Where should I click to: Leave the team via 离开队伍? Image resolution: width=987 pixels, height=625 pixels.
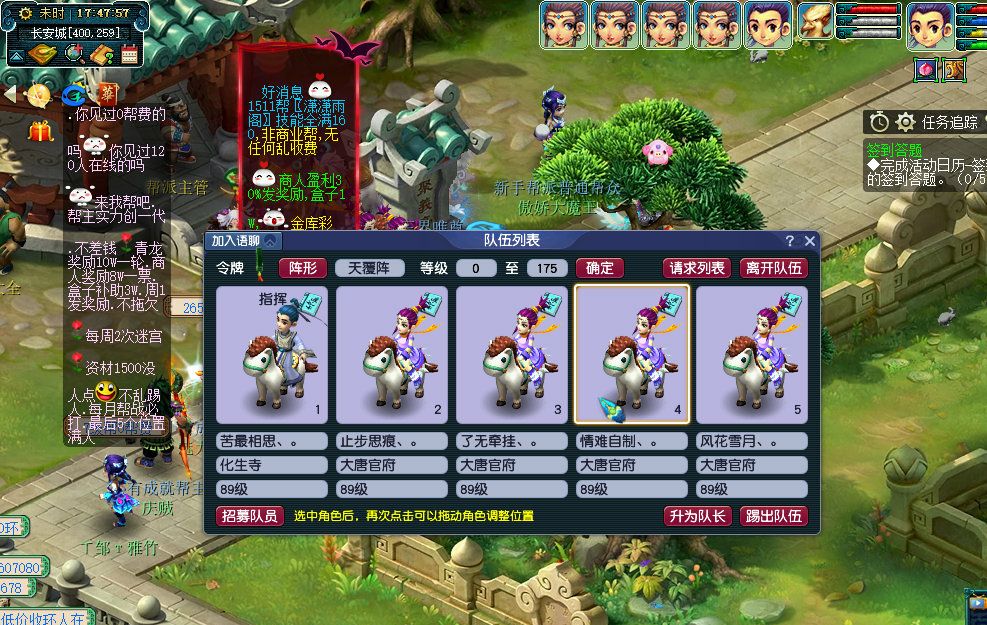coord(773,268)
